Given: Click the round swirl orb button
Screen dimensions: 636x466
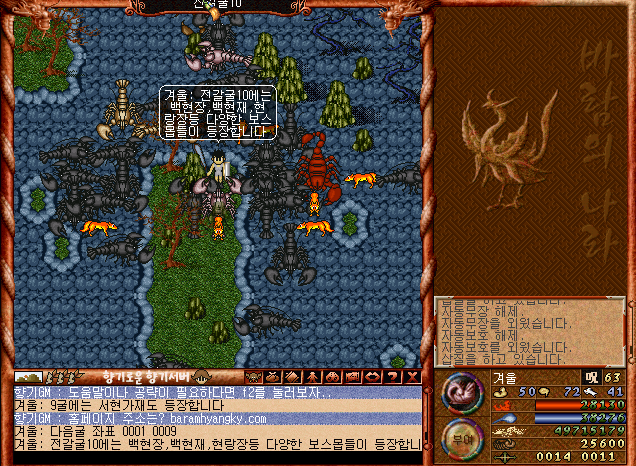Looking at the screenshot, I should coord(460,390).
